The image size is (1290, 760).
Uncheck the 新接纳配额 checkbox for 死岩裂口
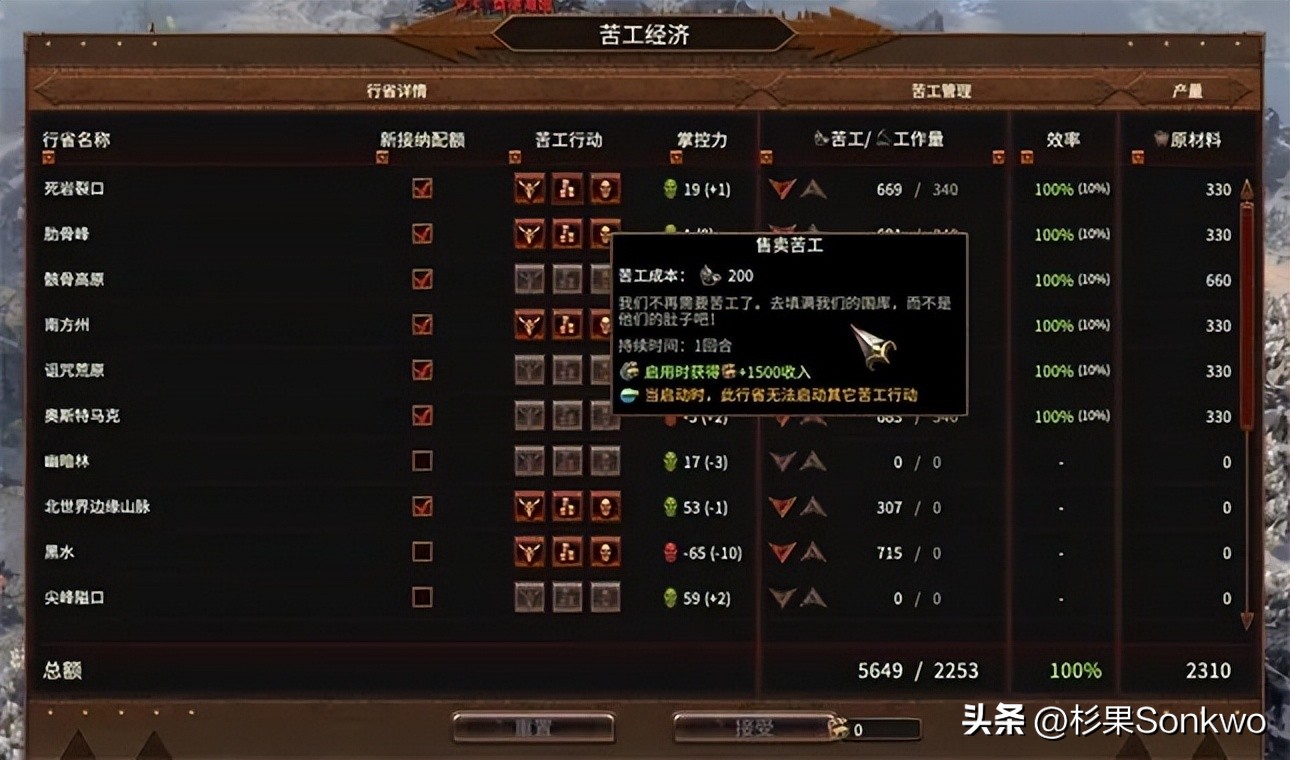pos(420,188)
